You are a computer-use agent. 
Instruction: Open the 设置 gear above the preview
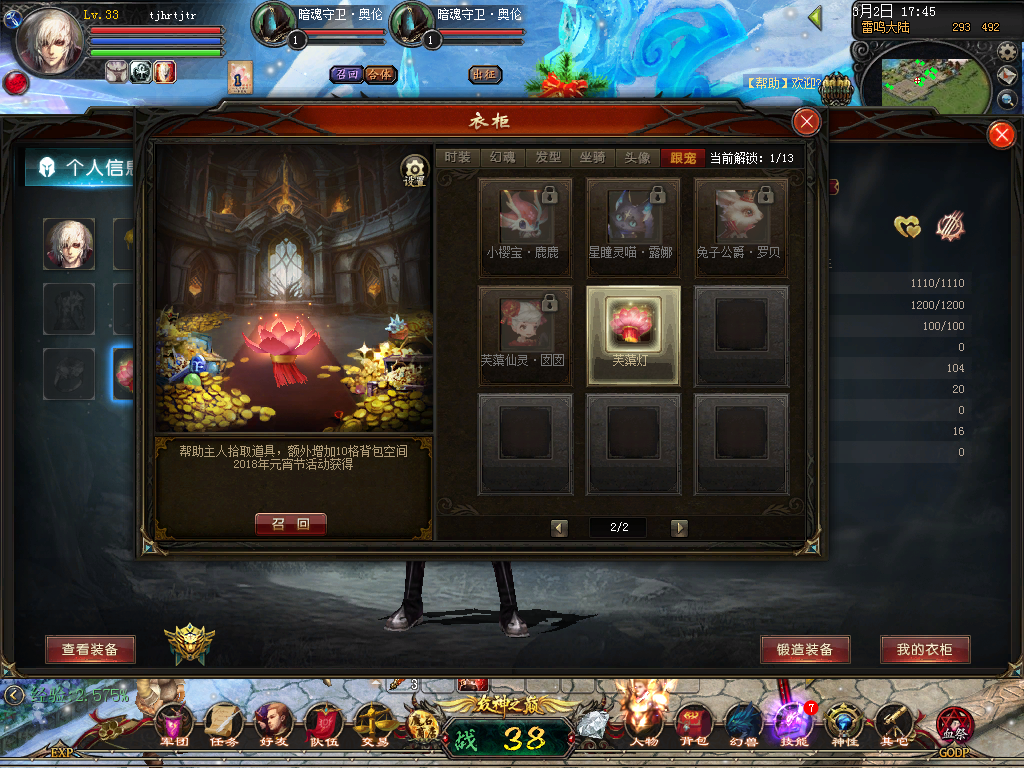point(414,171)
